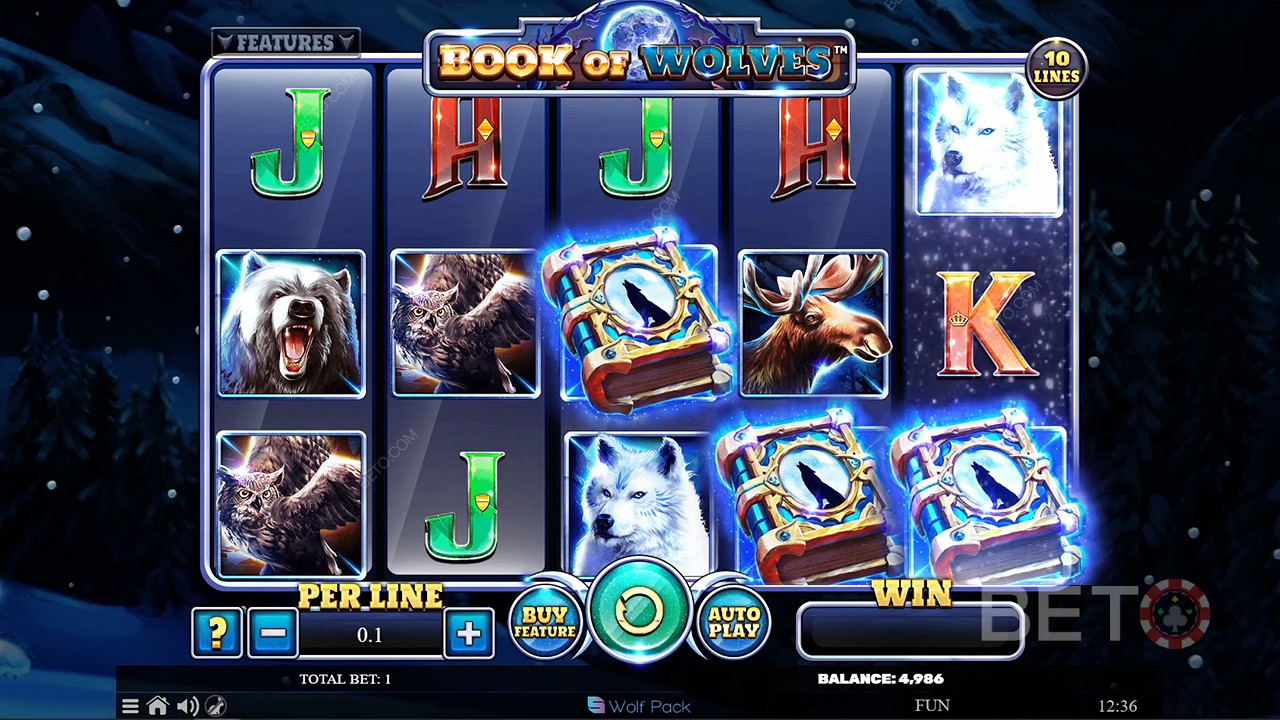
Task: Toggle the sound speaker icon
Action: (x=186, y=706)
